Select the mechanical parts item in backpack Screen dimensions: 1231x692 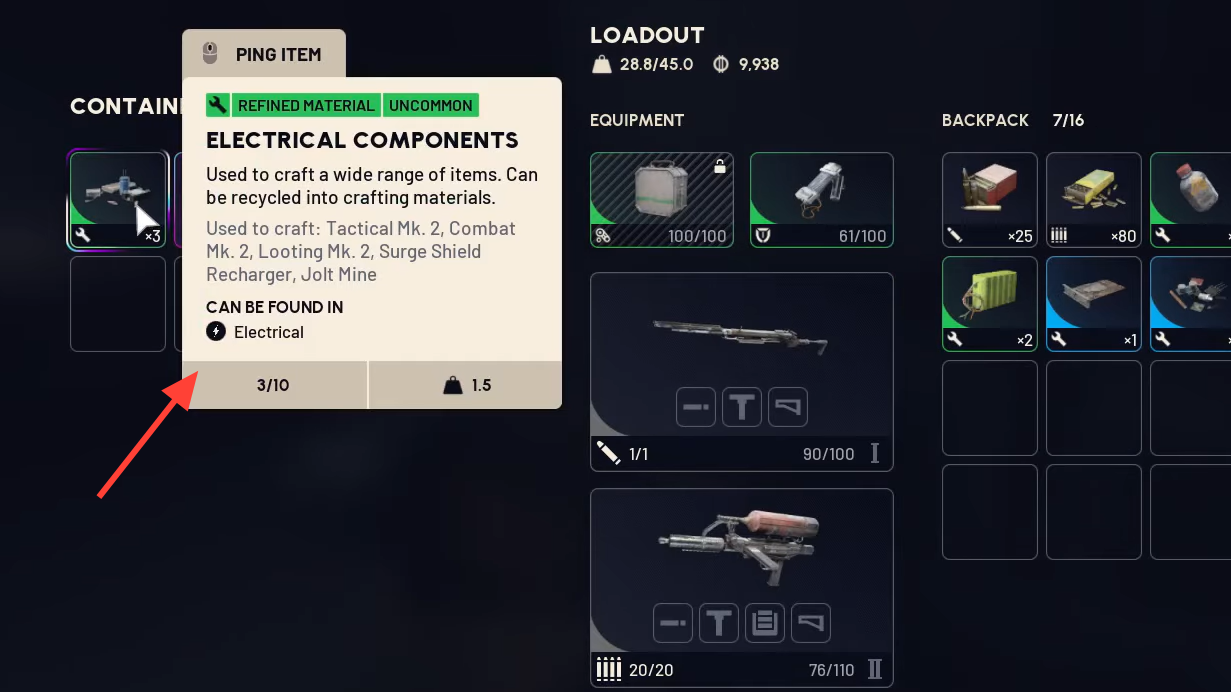click(x=1192, y=303)
